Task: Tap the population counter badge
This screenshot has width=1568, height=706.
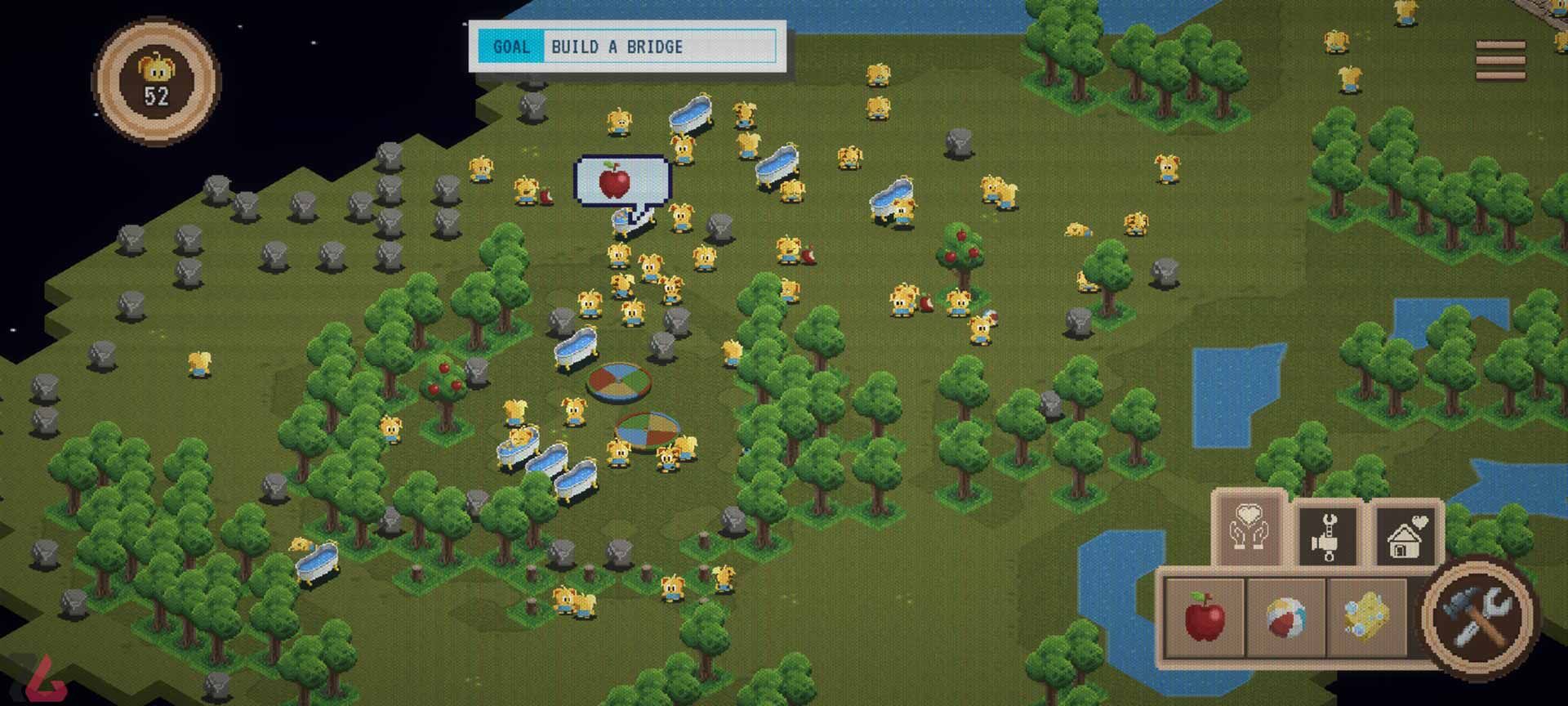Action: [156, 81]
